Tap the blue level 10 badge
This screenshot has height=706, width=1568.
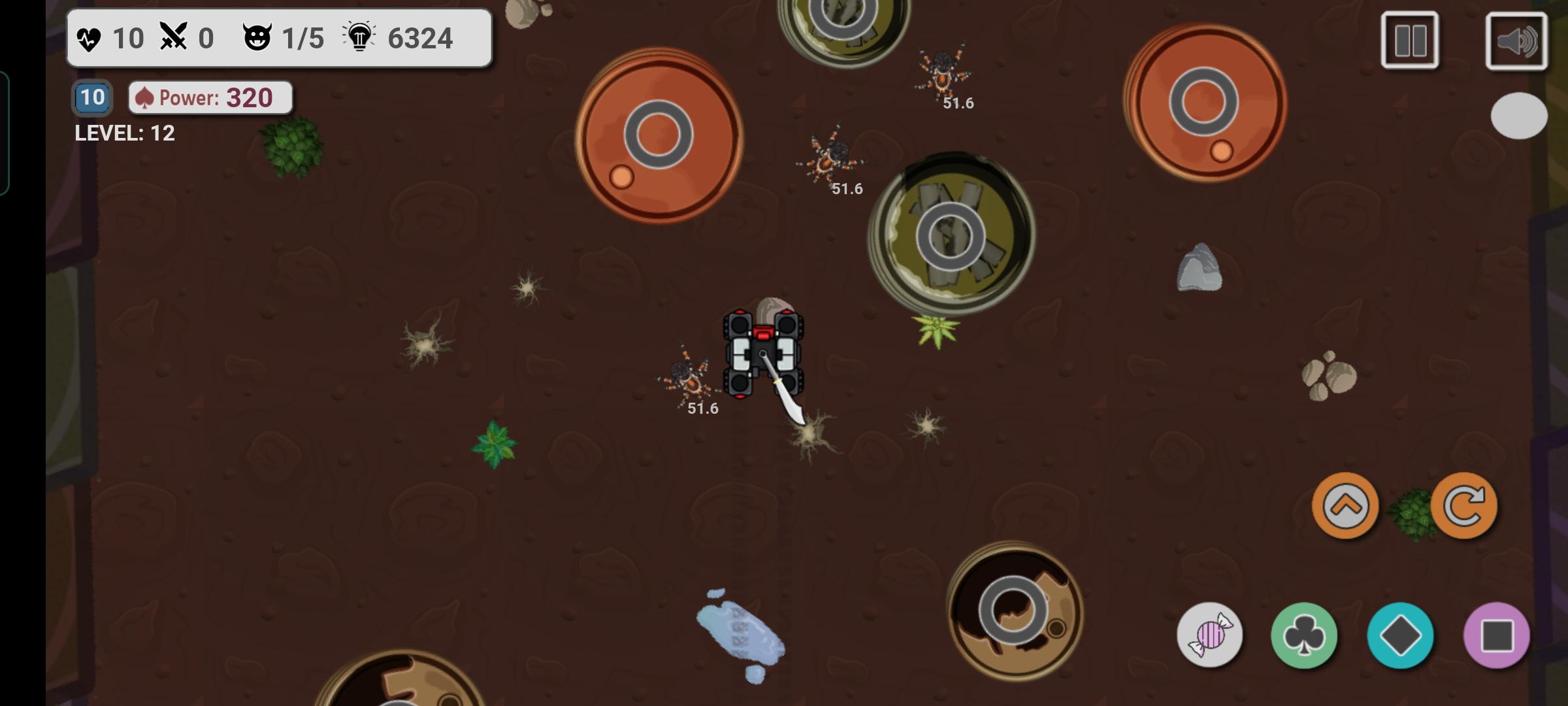click(90, 97)
